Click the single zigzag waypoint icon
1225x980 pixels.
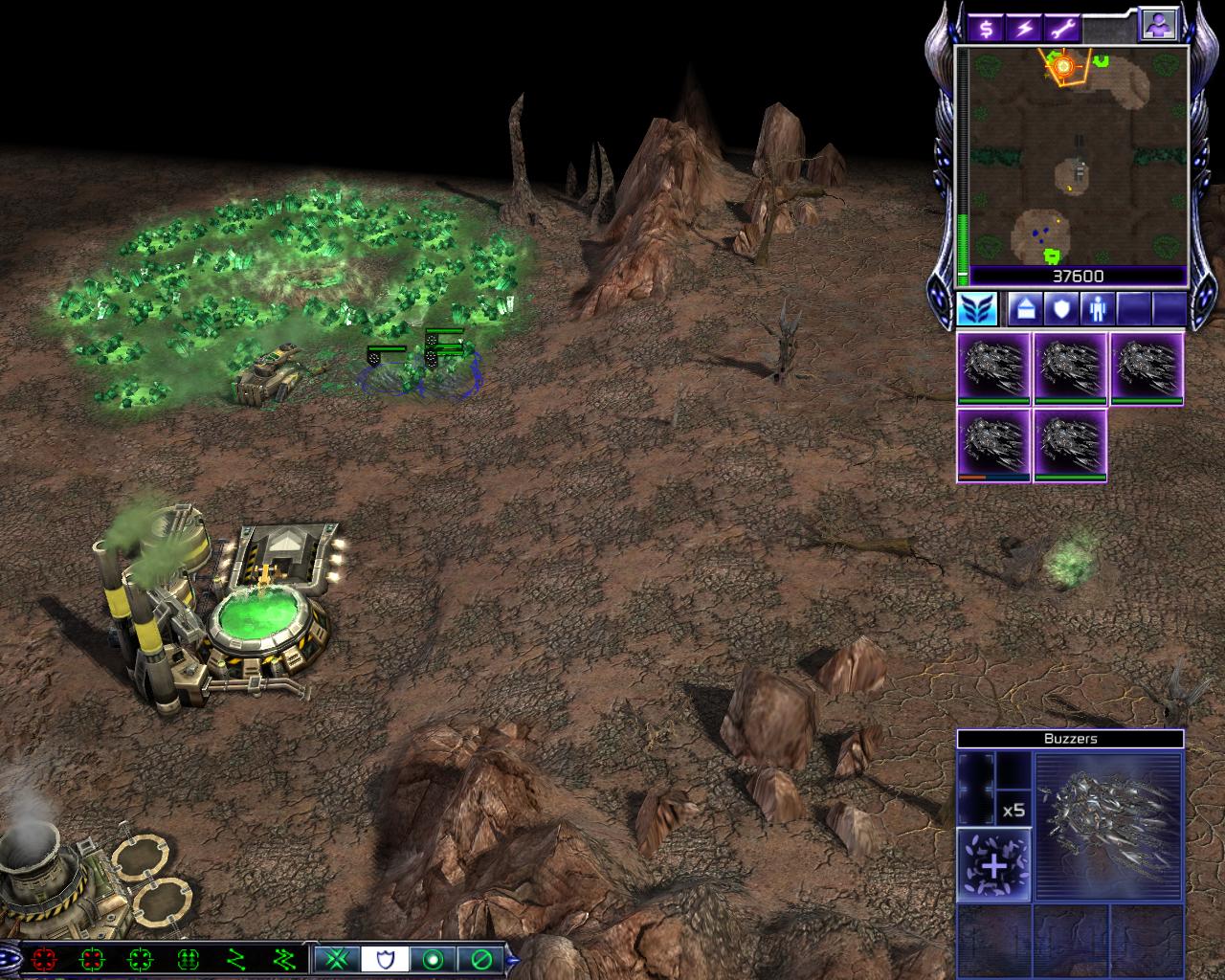pos(235,958)
